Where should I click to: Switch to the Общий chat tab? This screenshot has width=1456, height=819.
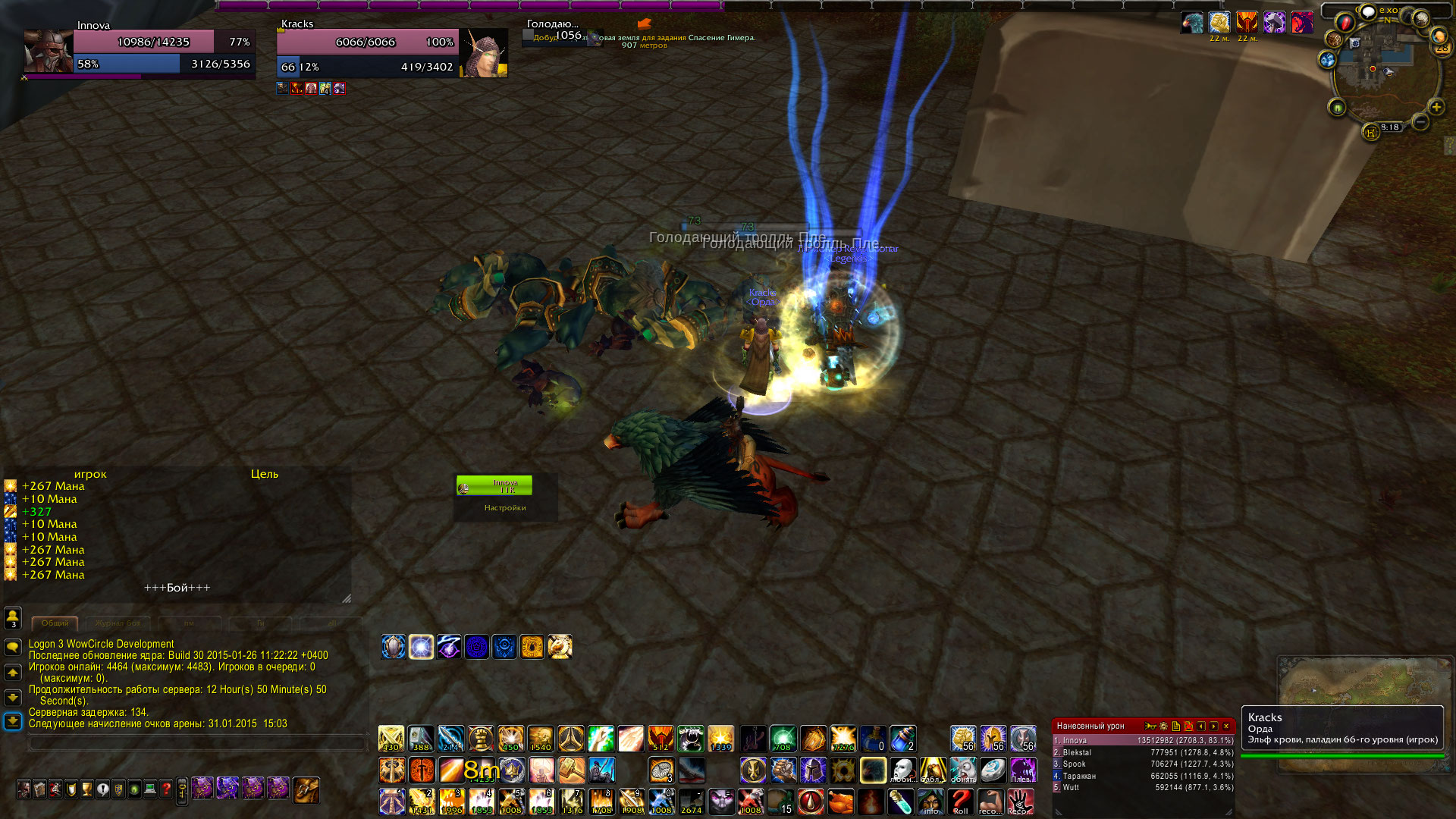[55, 623]
